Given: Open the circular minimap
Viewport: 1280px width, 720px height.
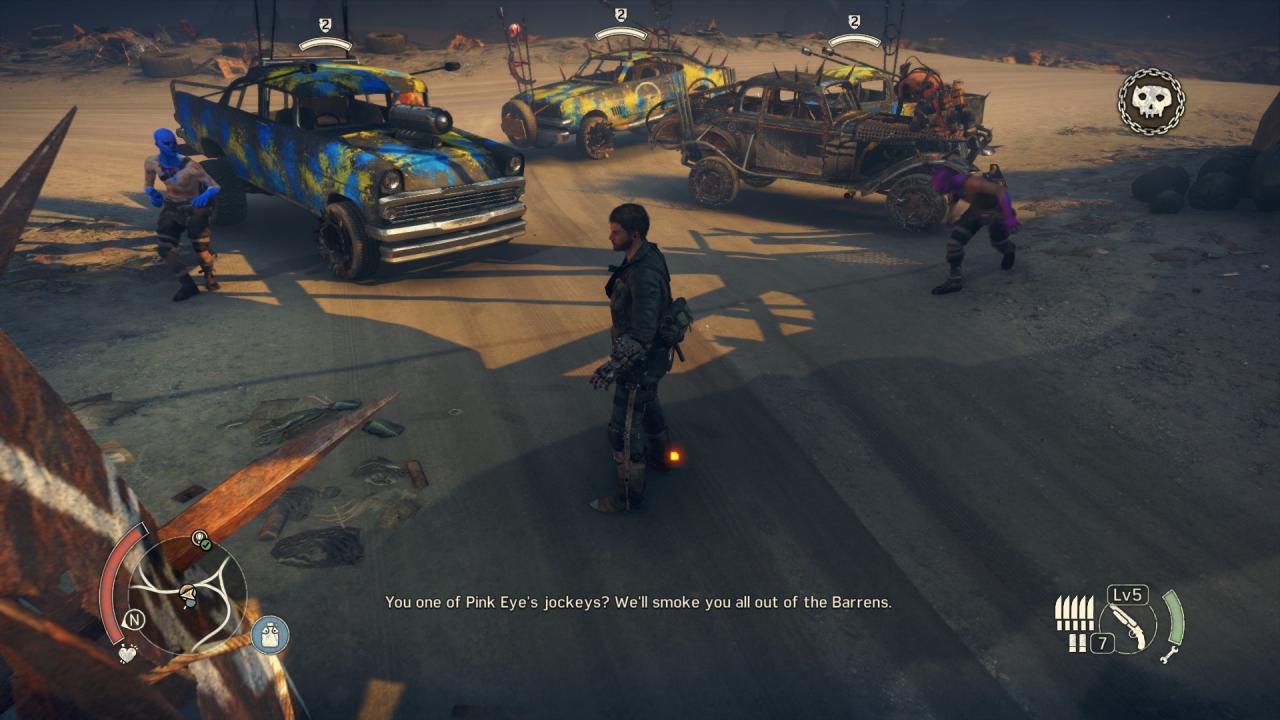Looking at the screenshot, I should tap(187, 594).
